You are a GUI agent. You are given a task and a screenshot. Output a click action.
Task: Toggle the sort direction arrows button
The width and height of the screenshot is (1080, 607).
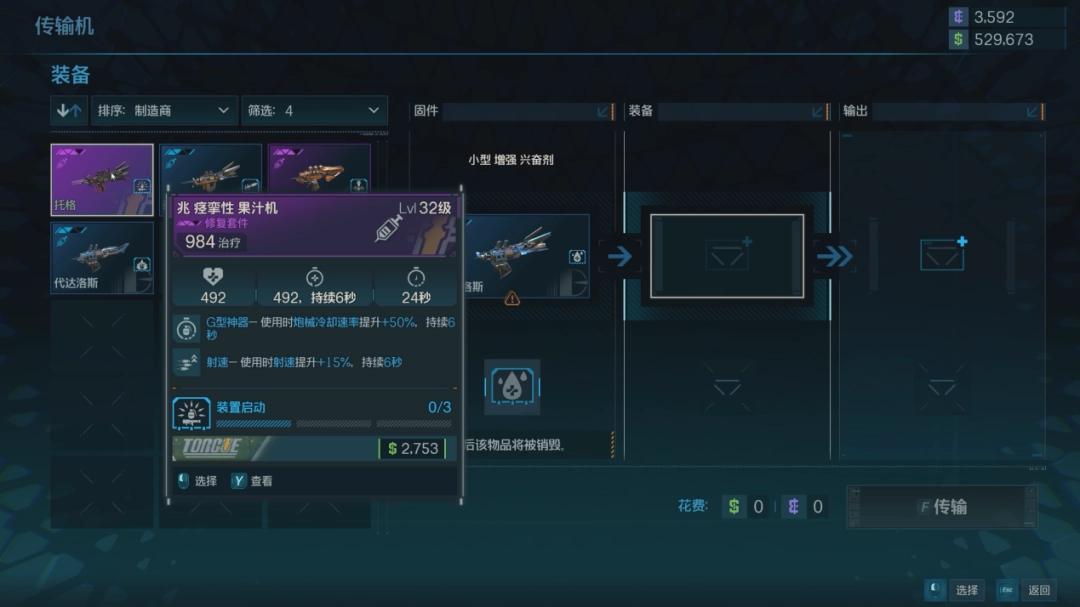69,110
